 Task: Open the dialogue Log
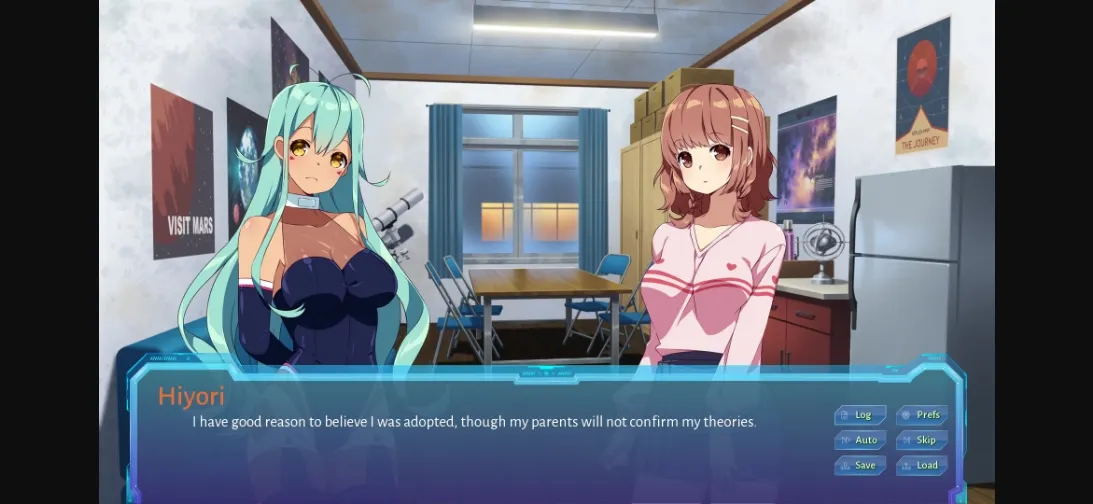tap(860, 415)
